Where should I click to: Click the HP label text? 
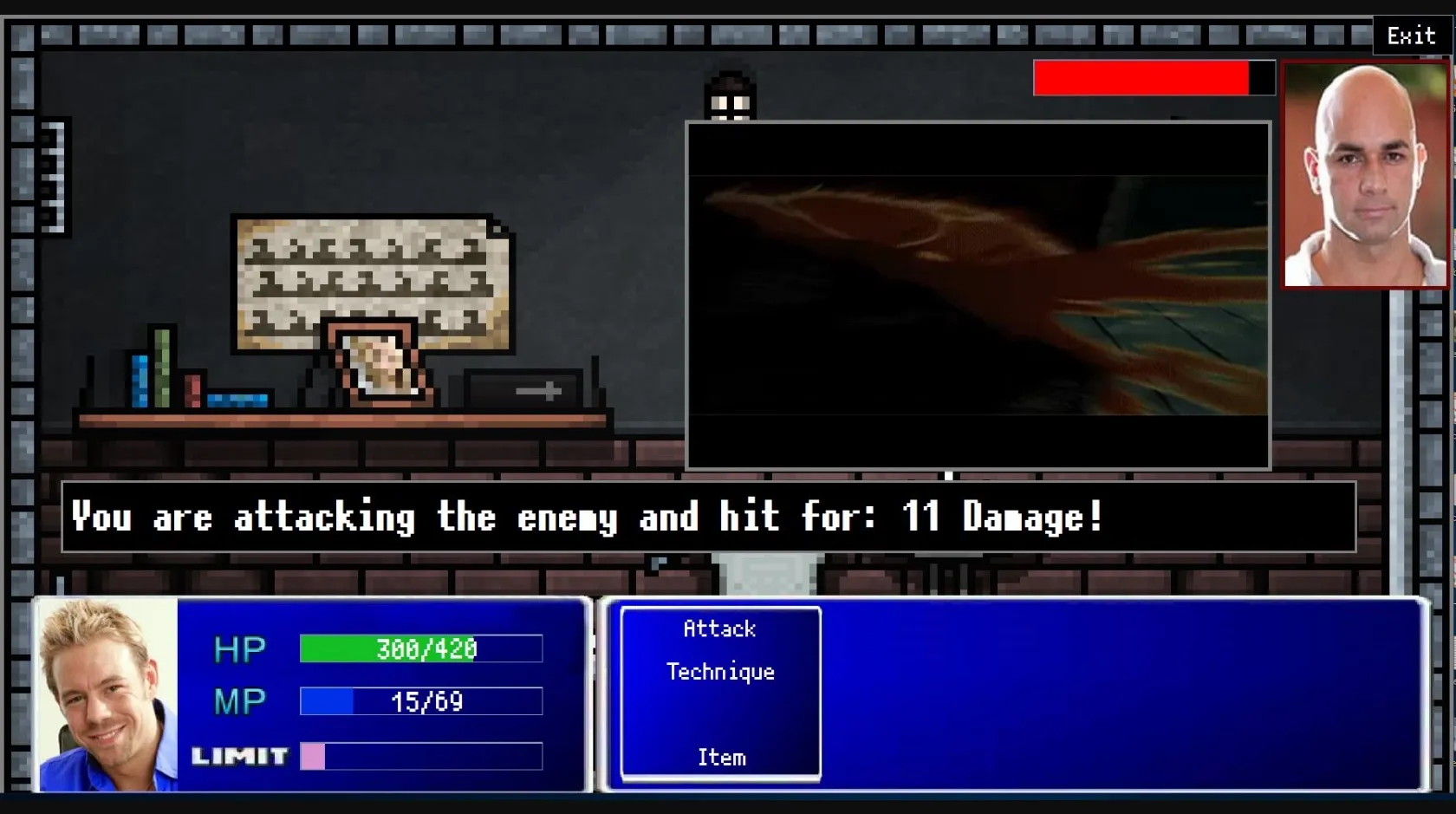239,648
